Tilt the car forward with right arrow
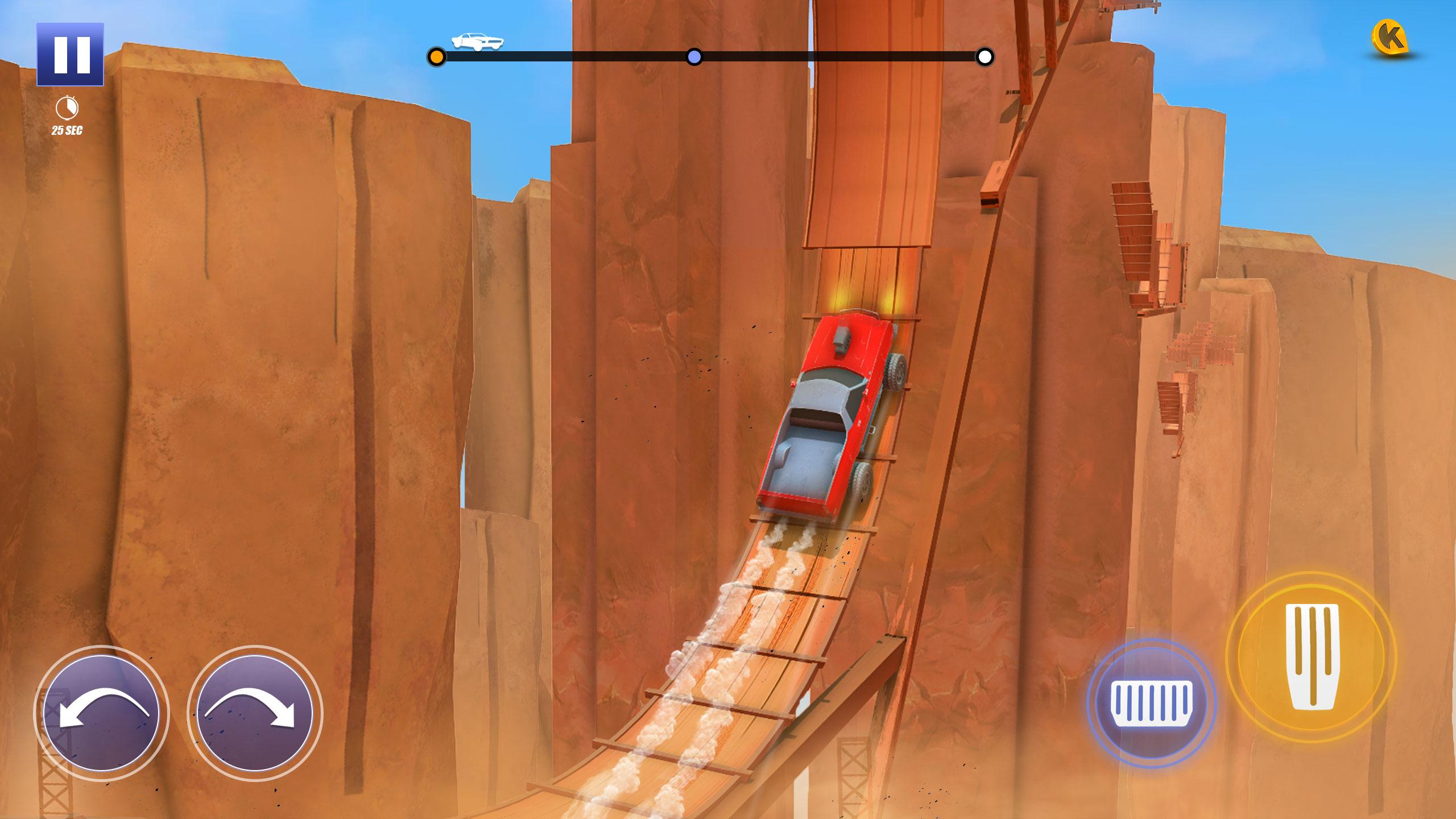 (x=254, y=713)
